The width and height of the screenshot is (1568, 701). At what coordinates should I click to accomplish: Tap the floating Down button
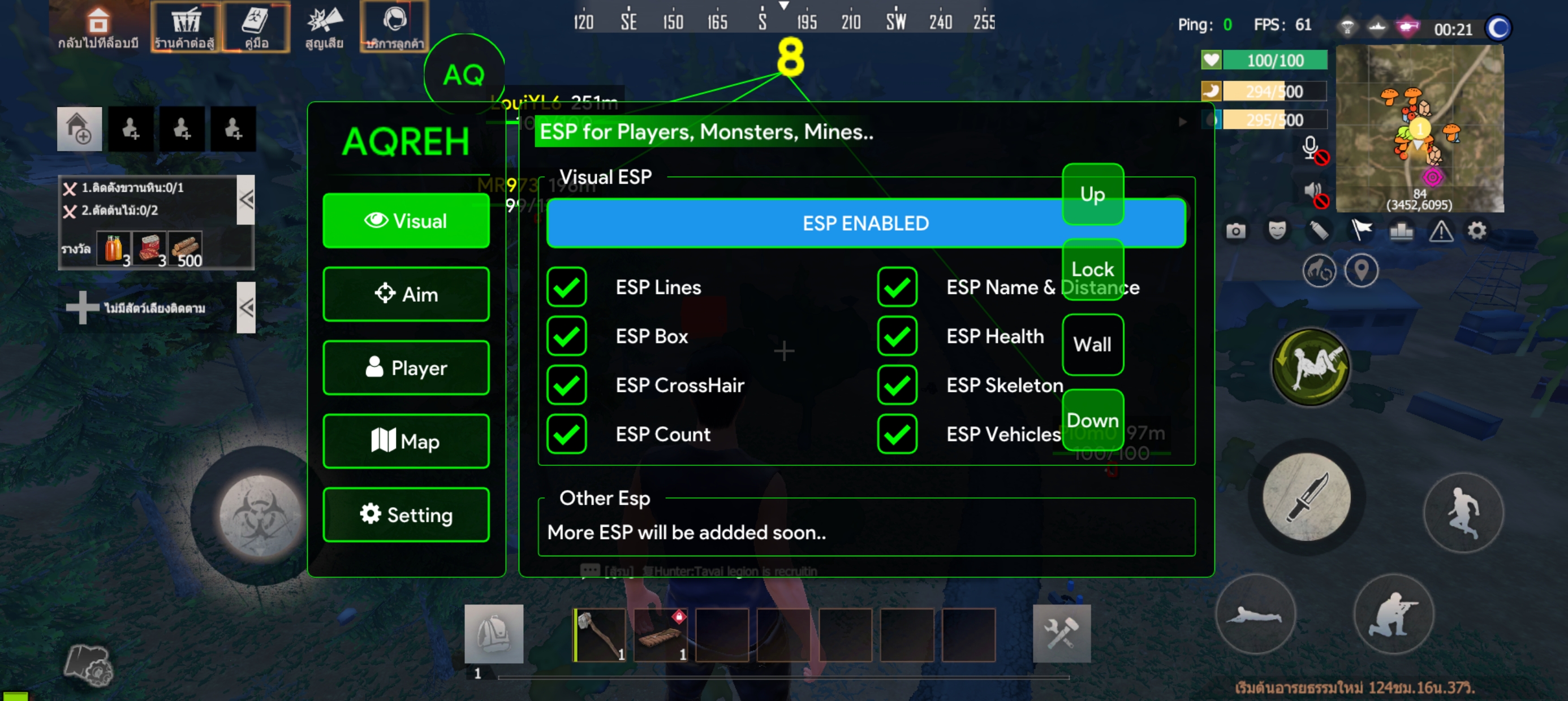pos(1093,420)
